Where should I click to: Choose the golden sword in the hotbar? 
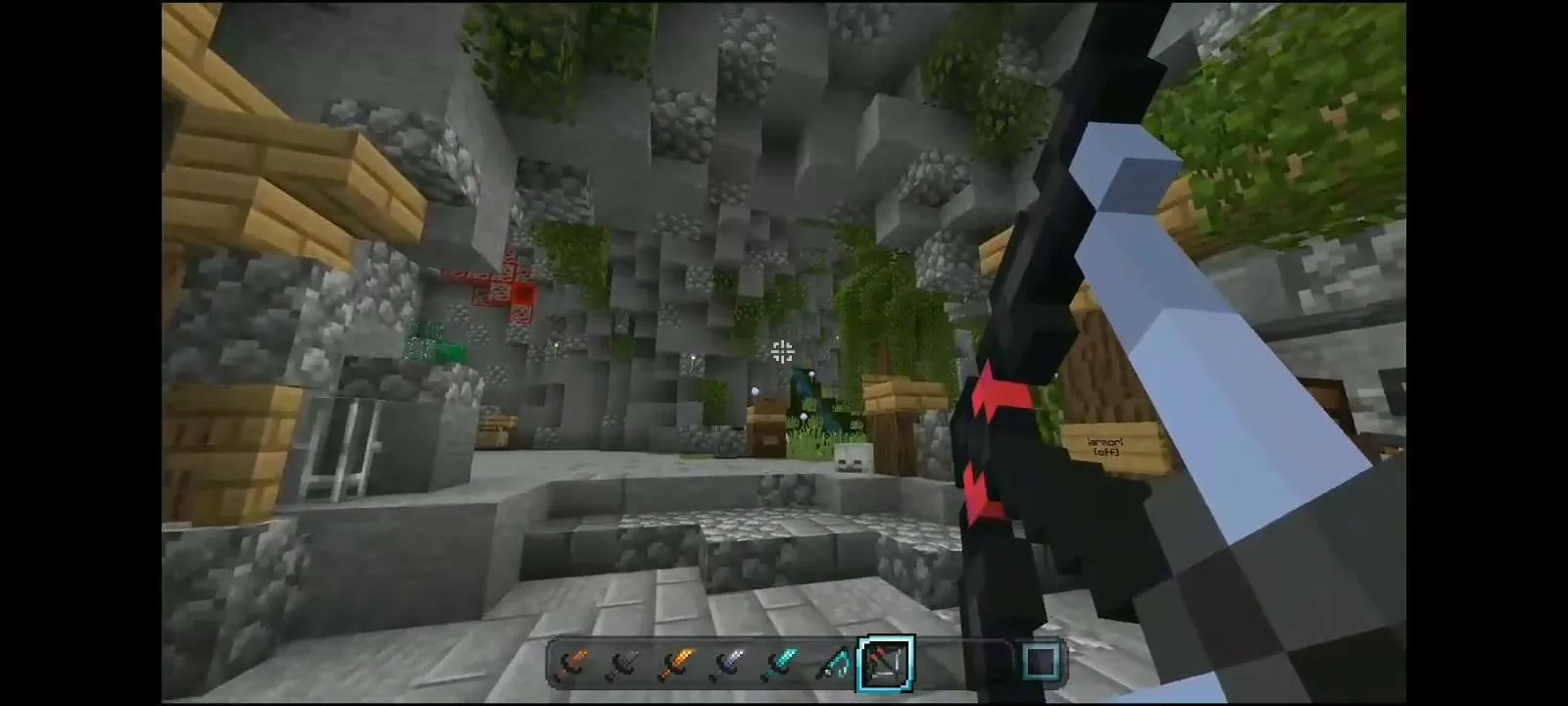click(x=675, y=664)
